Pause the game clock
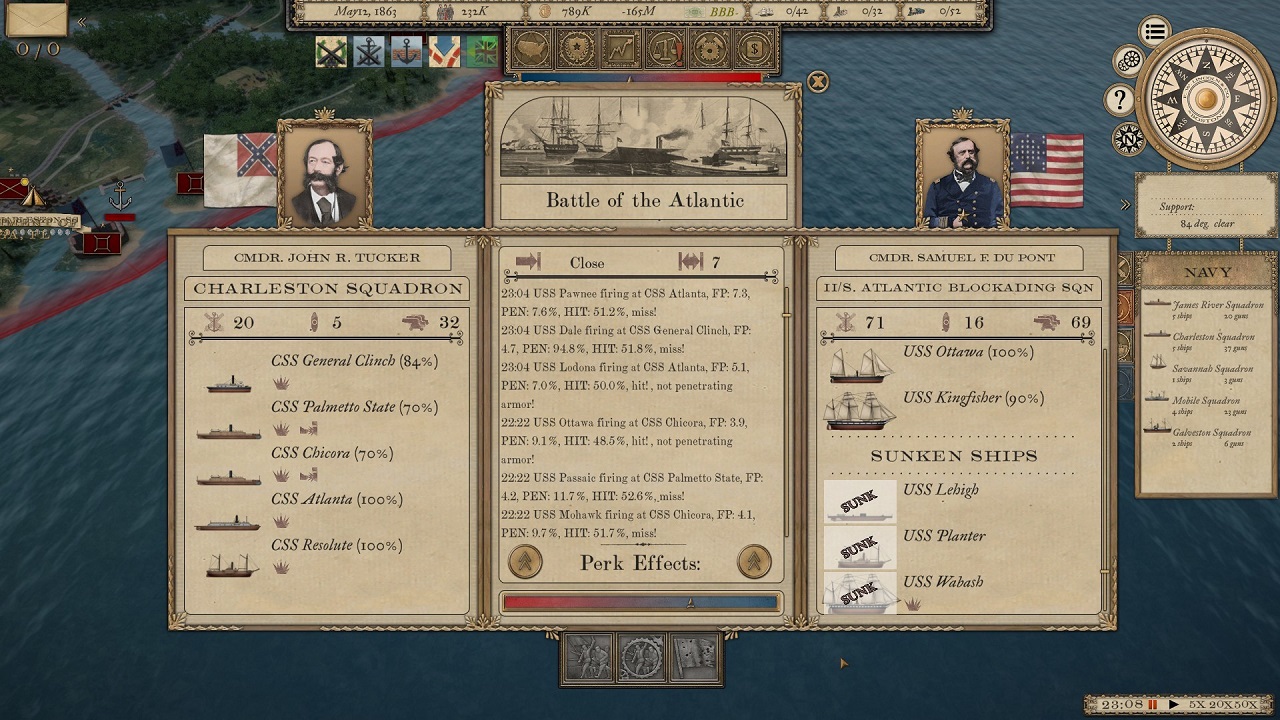The height and width of the screenshot is (720, 1280). [1152, 703]
